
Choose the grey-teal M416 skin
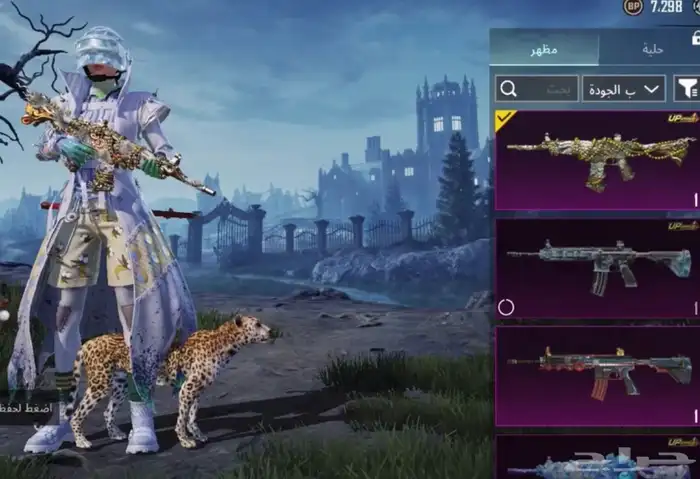click(x=597, y=268)
